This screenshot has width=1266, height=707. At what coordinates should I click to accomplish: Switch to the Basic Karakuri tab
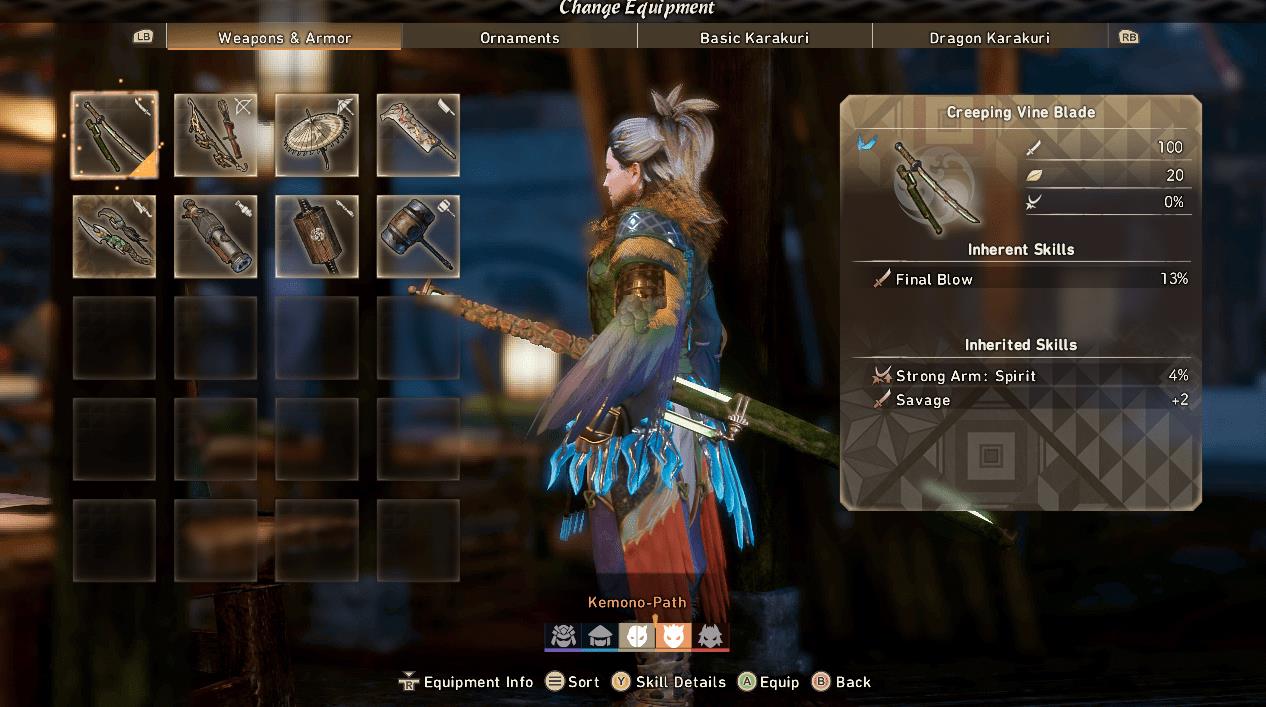click(754, 38)
